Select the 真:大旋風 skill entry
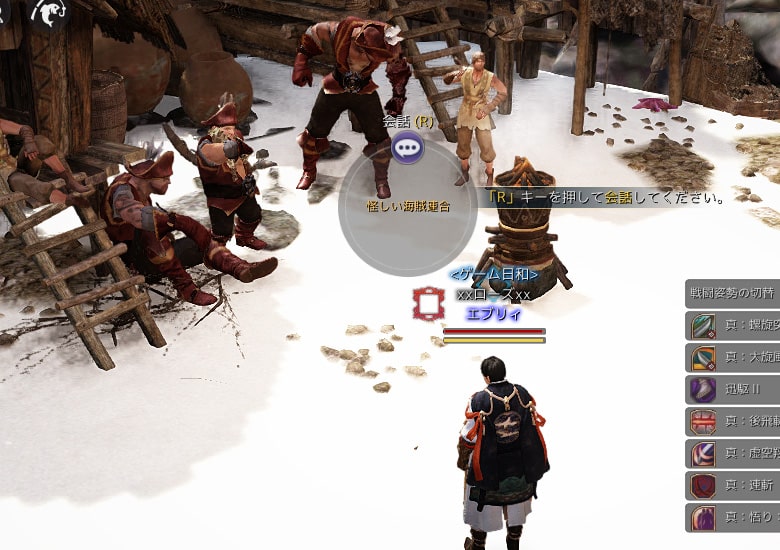 coord(733,358)
